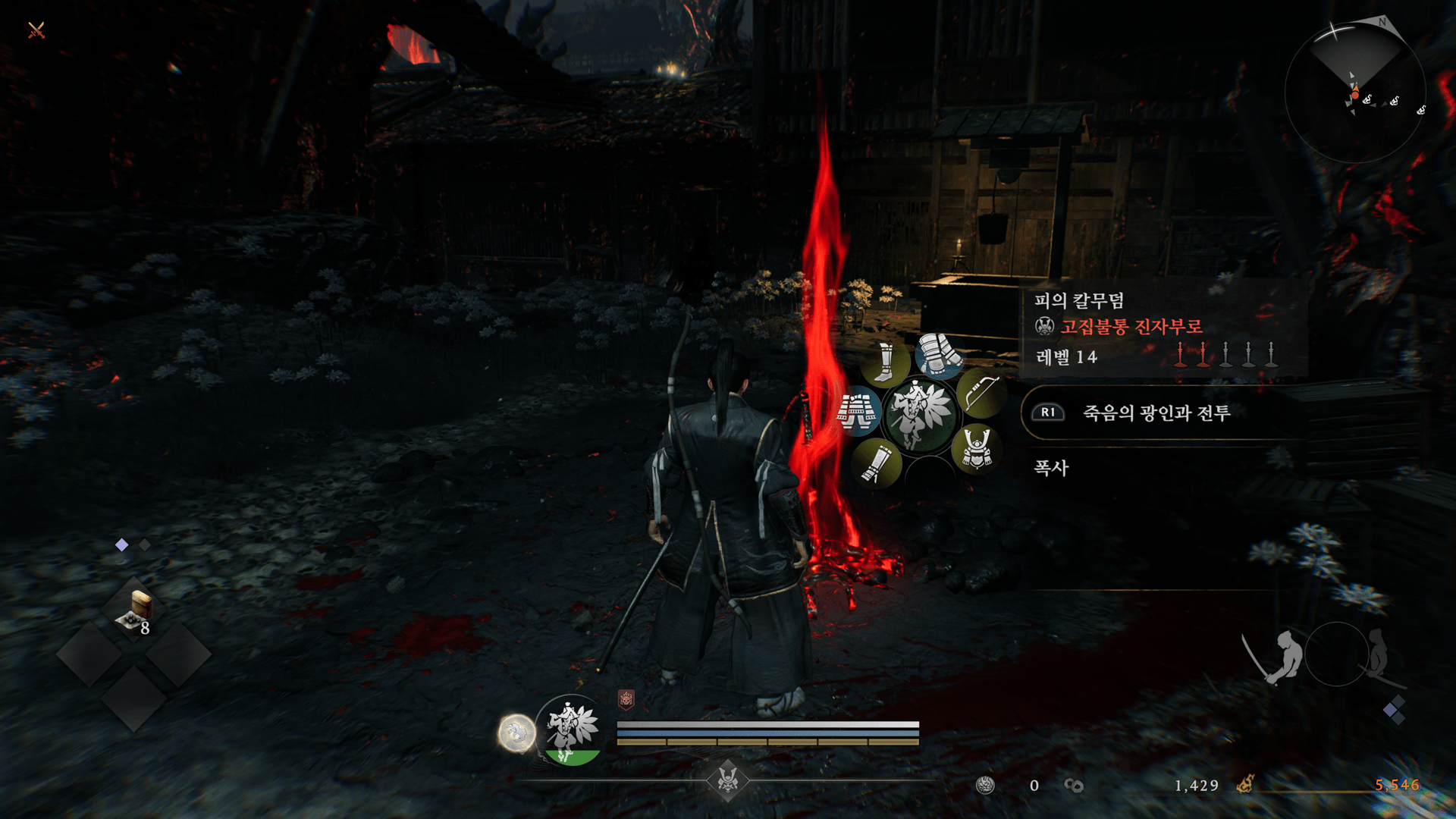The image size is (1456, 819).
Task: Click the crossed swords combat status icon
Action: [36, 30]
